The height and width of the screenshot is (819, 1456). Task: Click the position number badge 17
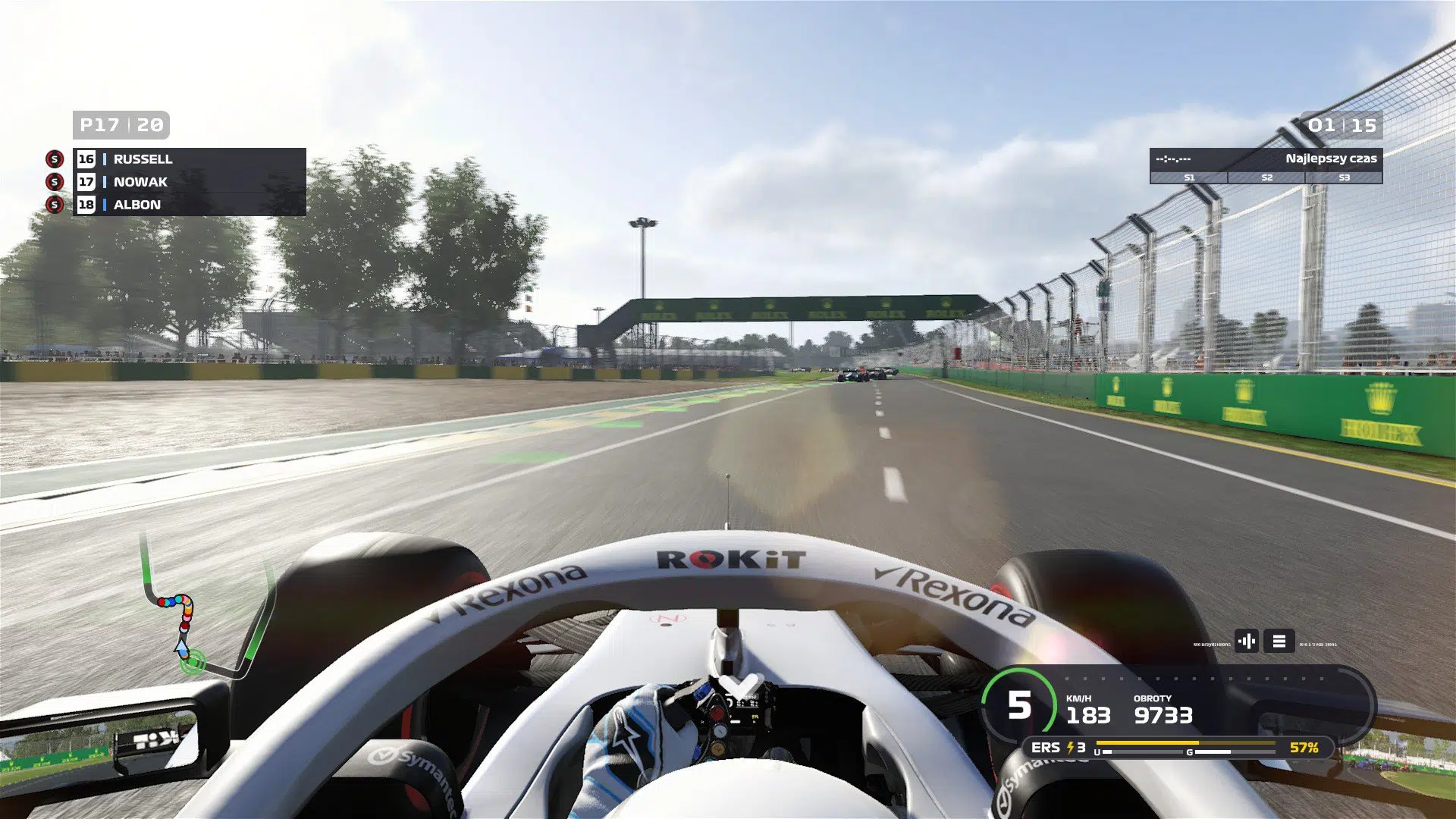[x=86, y=182]
